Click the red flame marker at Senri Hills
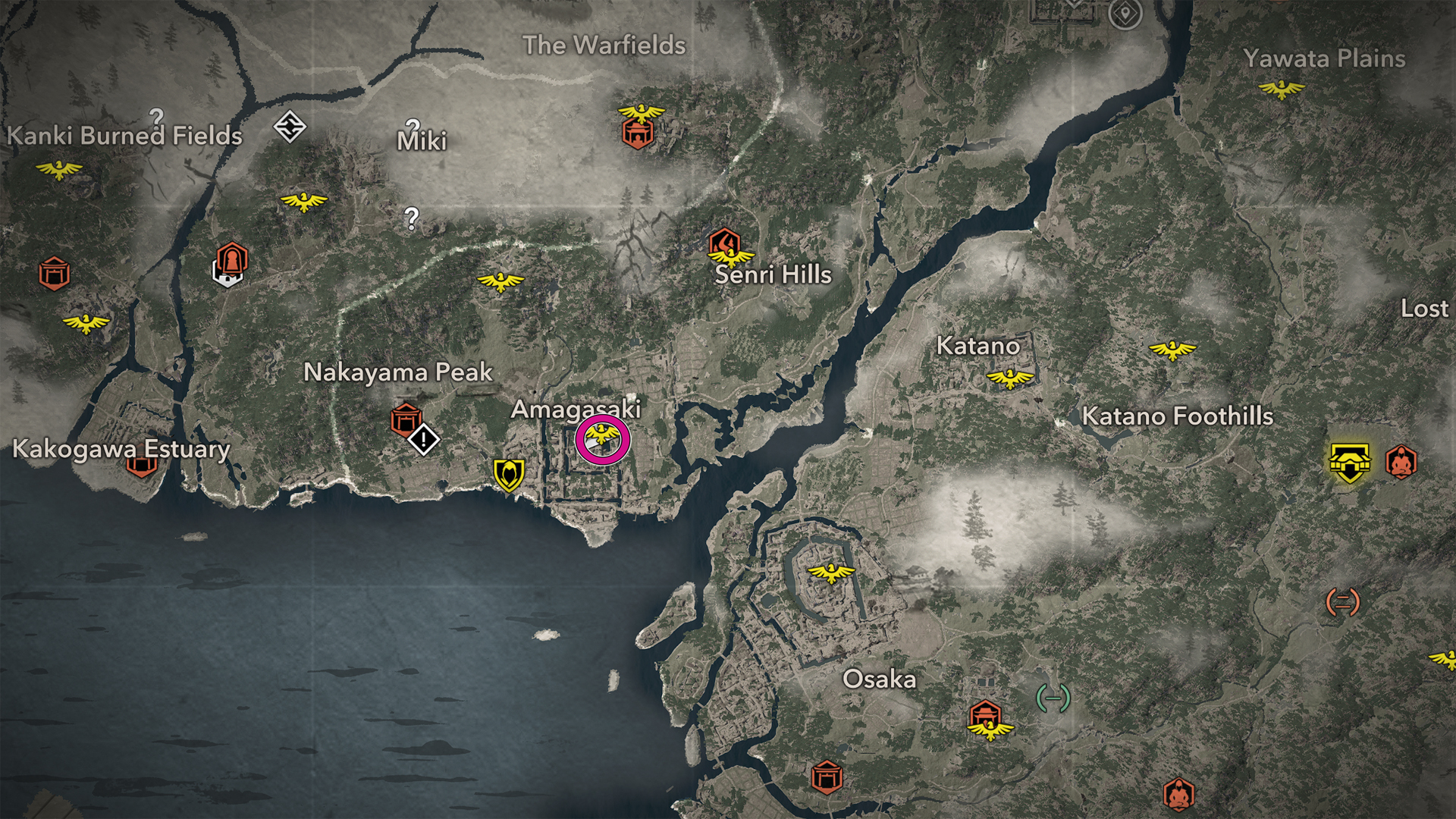Screen dimensions: 1456x819 [x=724, y=243]
